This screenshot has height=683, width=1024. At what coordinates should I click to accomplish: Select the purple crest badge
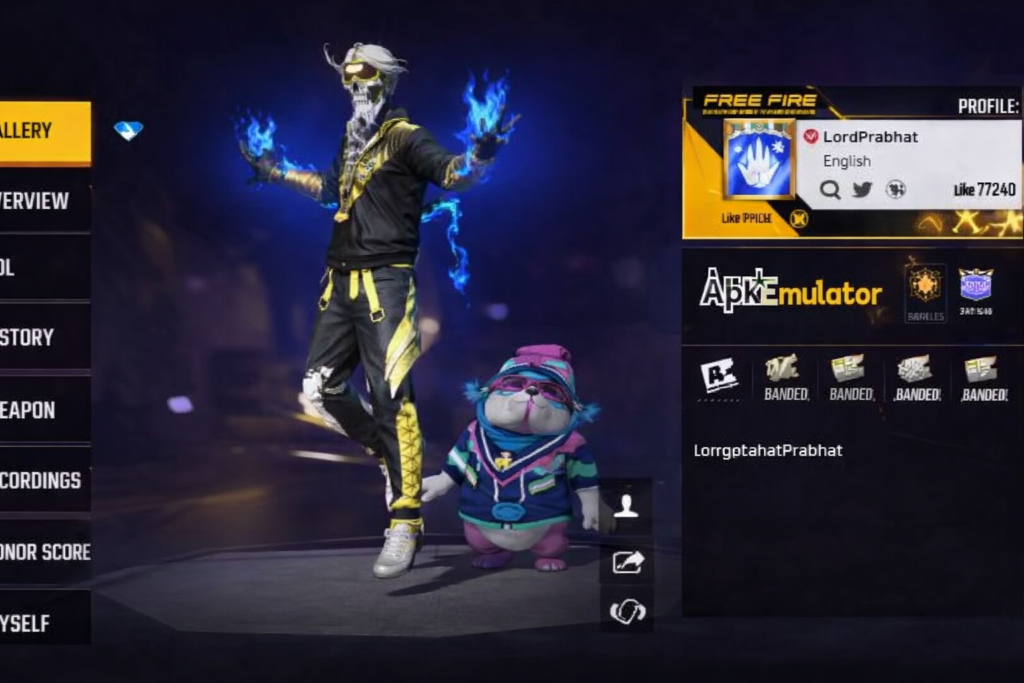975,285
